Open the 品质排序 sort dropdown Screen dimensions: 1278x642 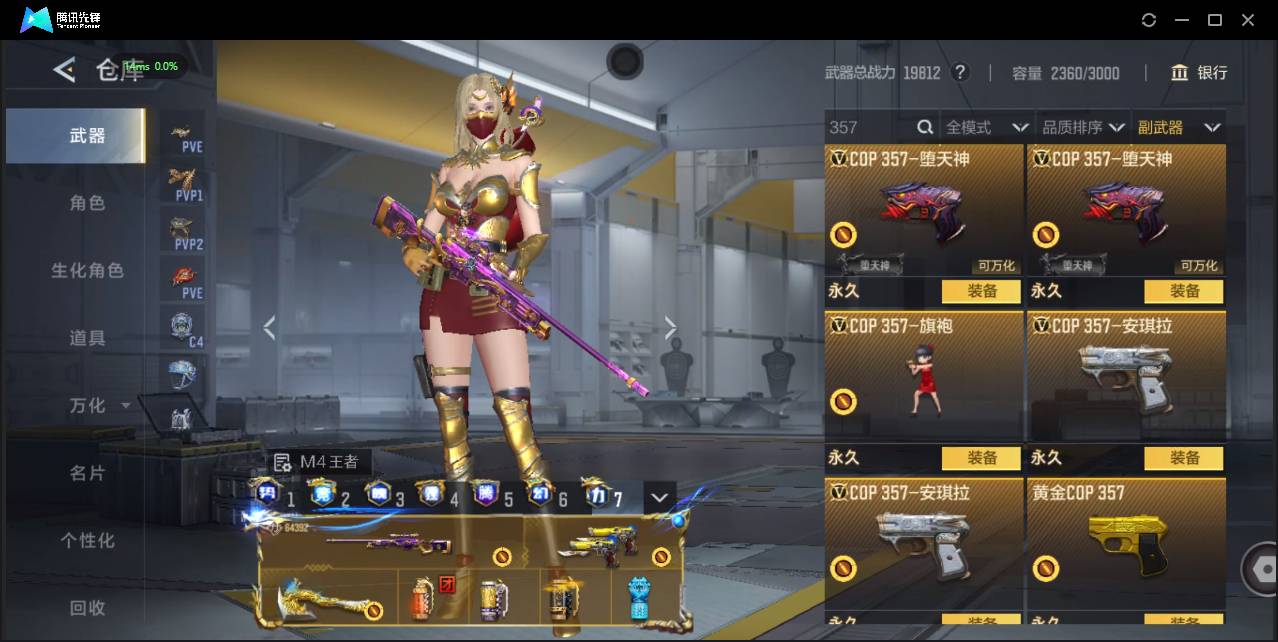pyautogui.click(x=1083, y=127)
